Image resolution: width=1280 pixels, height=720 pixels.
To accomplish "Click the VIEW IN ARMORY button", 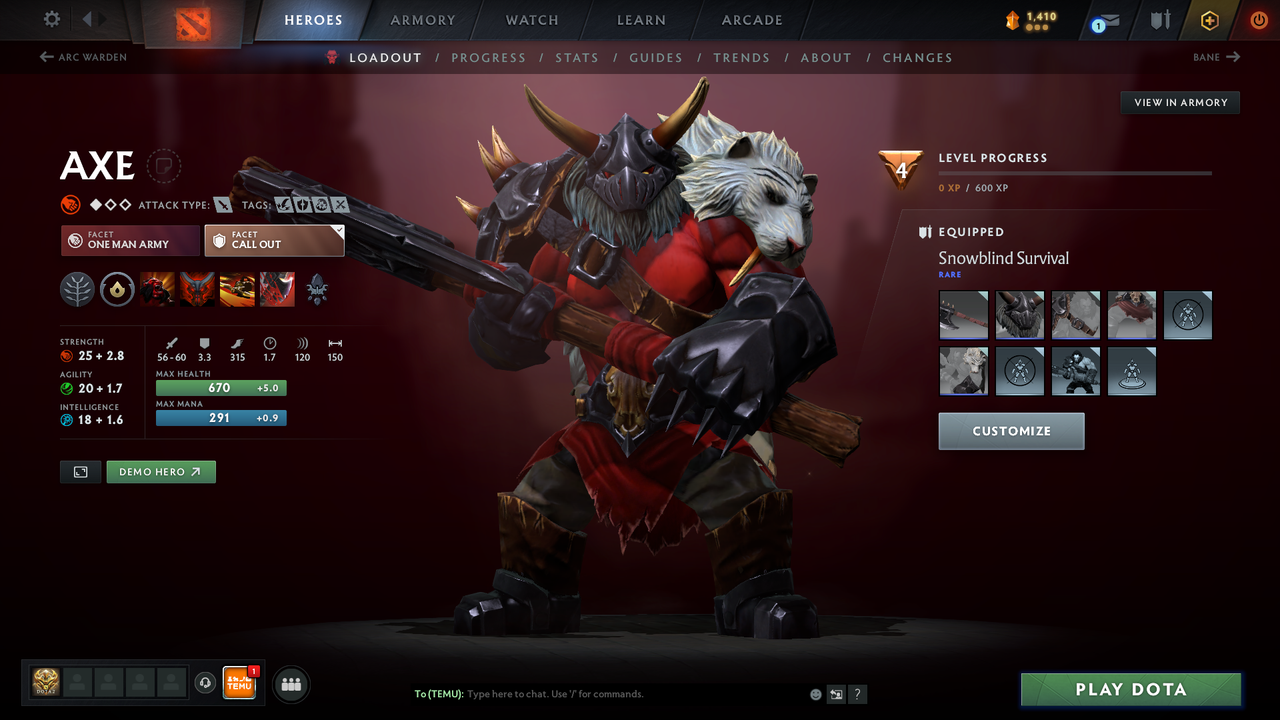I will point(1179,102).
